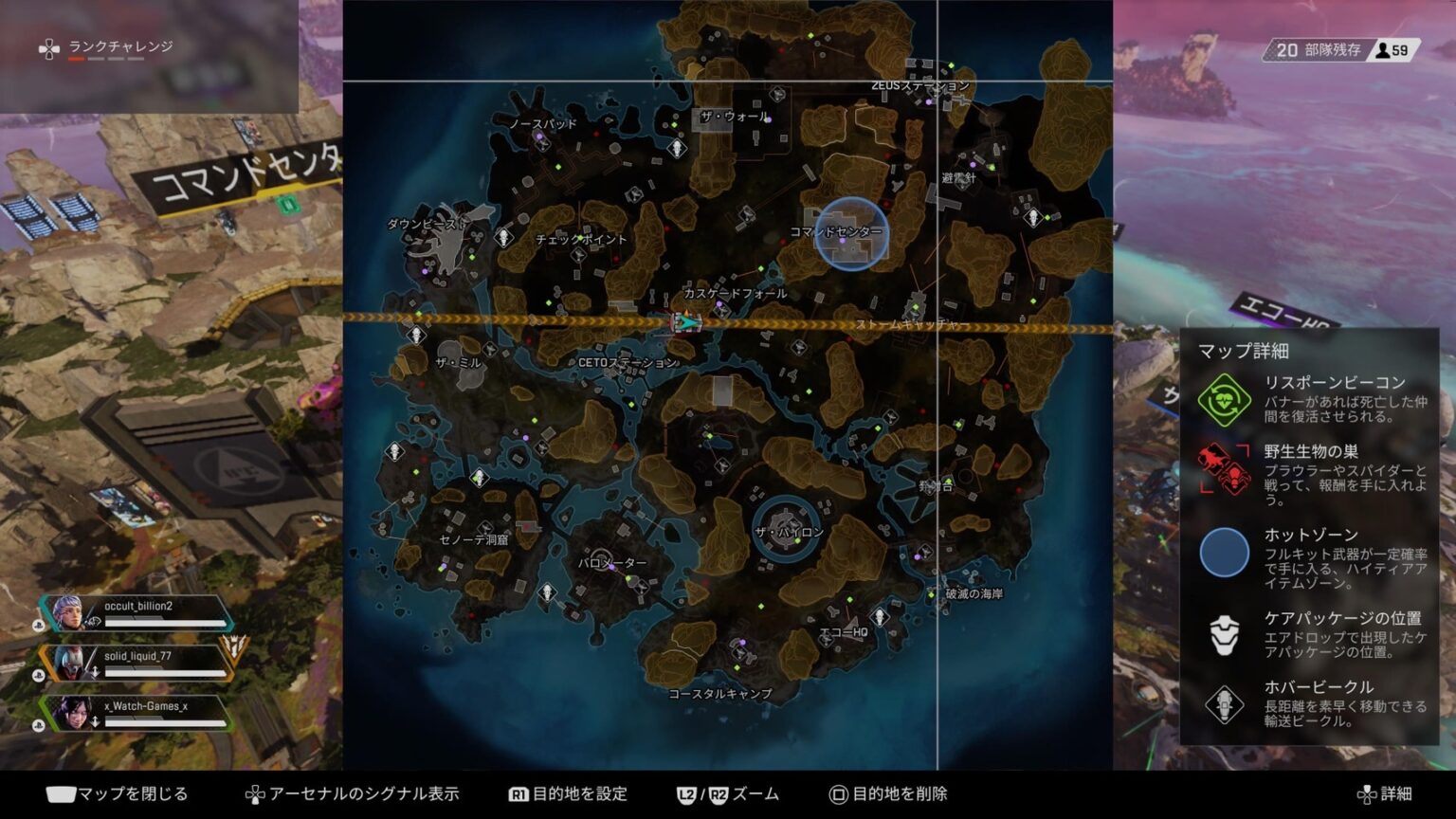Select the リスポーンビーコン legend entry
Viewport: 1456px width, 819px height.
click(1310, 398)
